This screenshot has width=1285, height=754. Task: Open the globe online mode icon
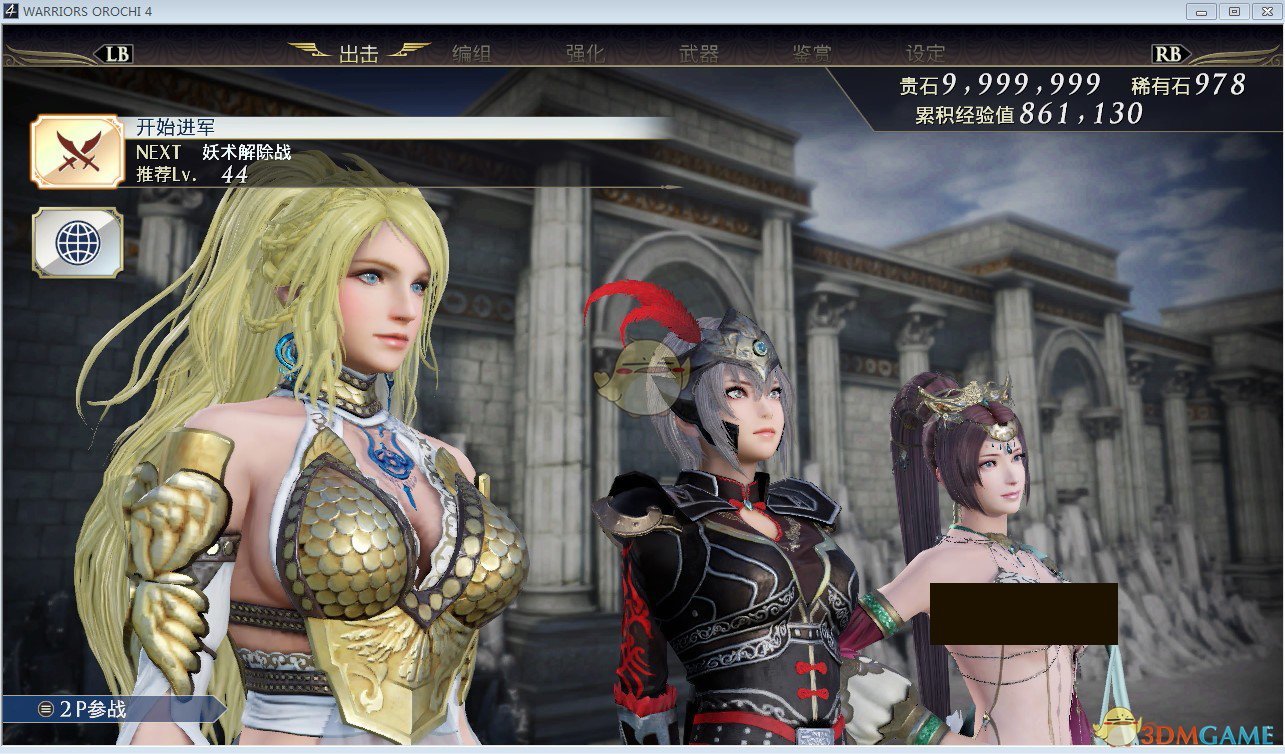(x=77, y=243)
